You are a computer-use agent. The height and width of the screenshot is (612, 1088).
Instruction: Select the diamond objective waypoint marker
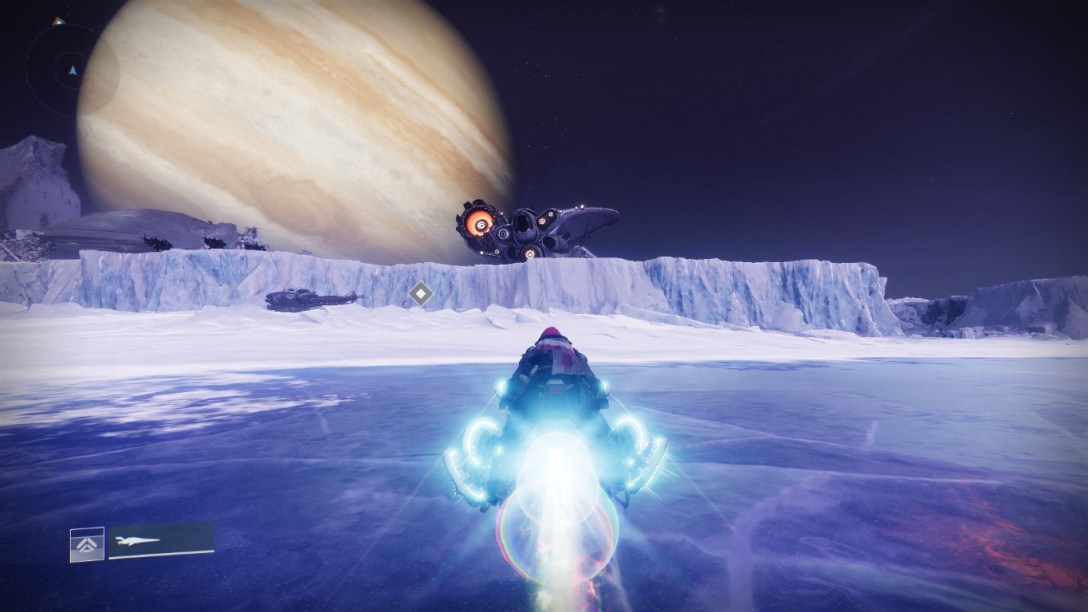421,294
